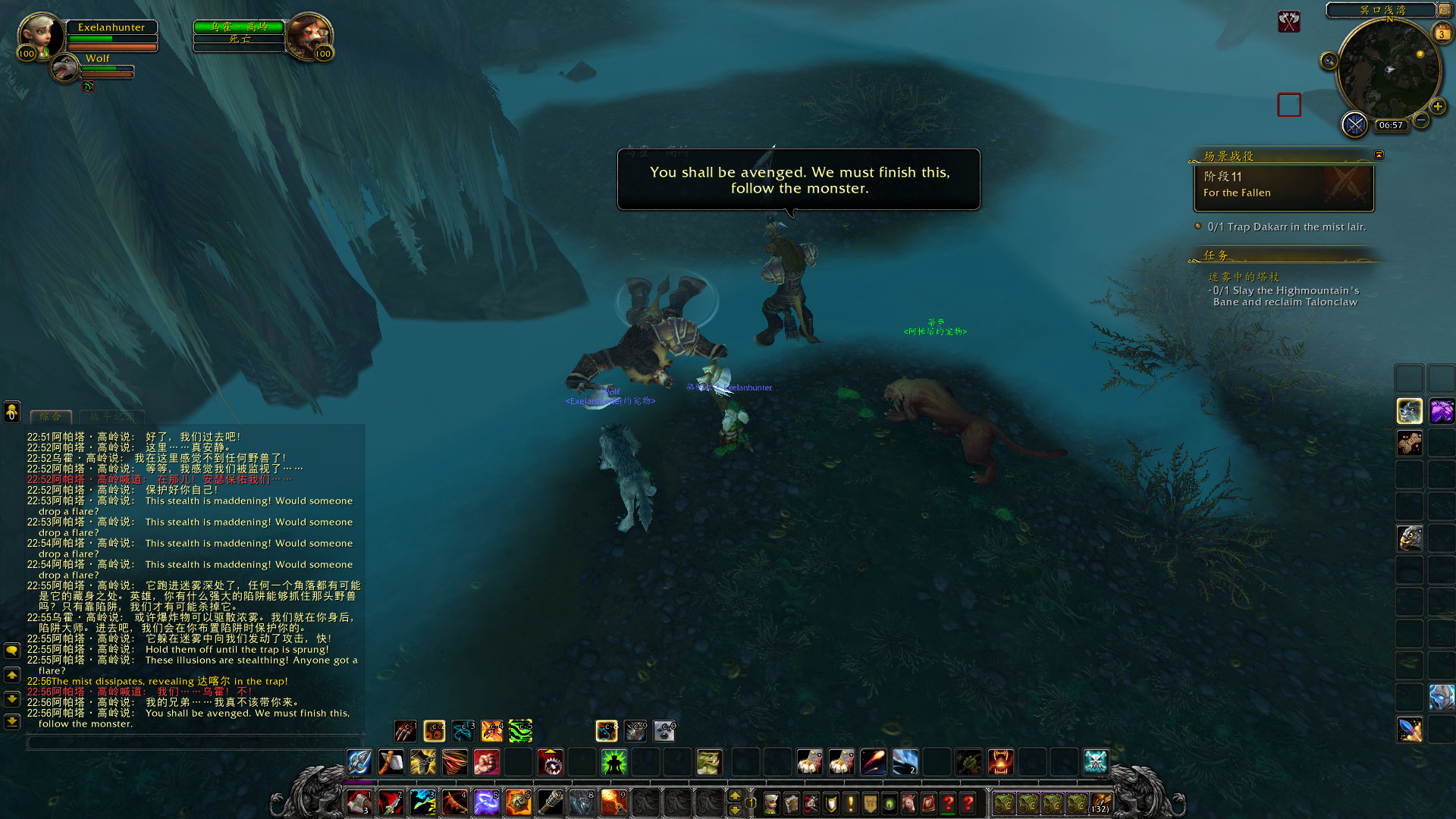The image size is (1456, 819).
Task: Select the Exelanhunter player portrait
Action: pyautogui.click(x=42, y=35)
